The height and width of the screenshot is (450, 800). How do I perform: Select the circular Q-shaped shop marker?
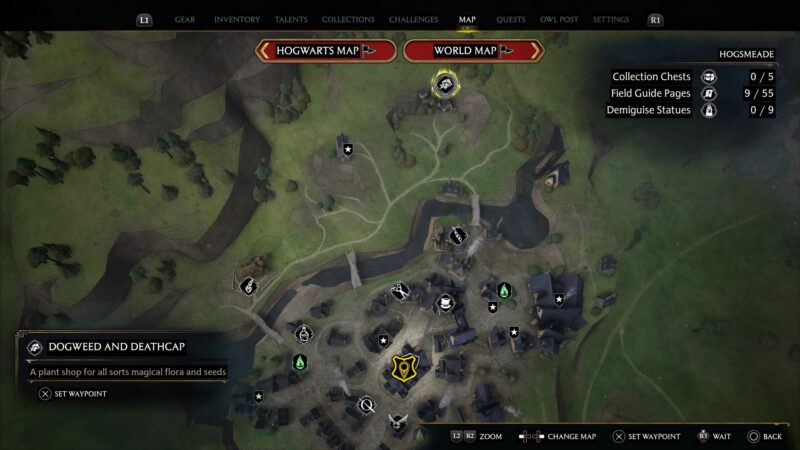(x=366, y=405)
